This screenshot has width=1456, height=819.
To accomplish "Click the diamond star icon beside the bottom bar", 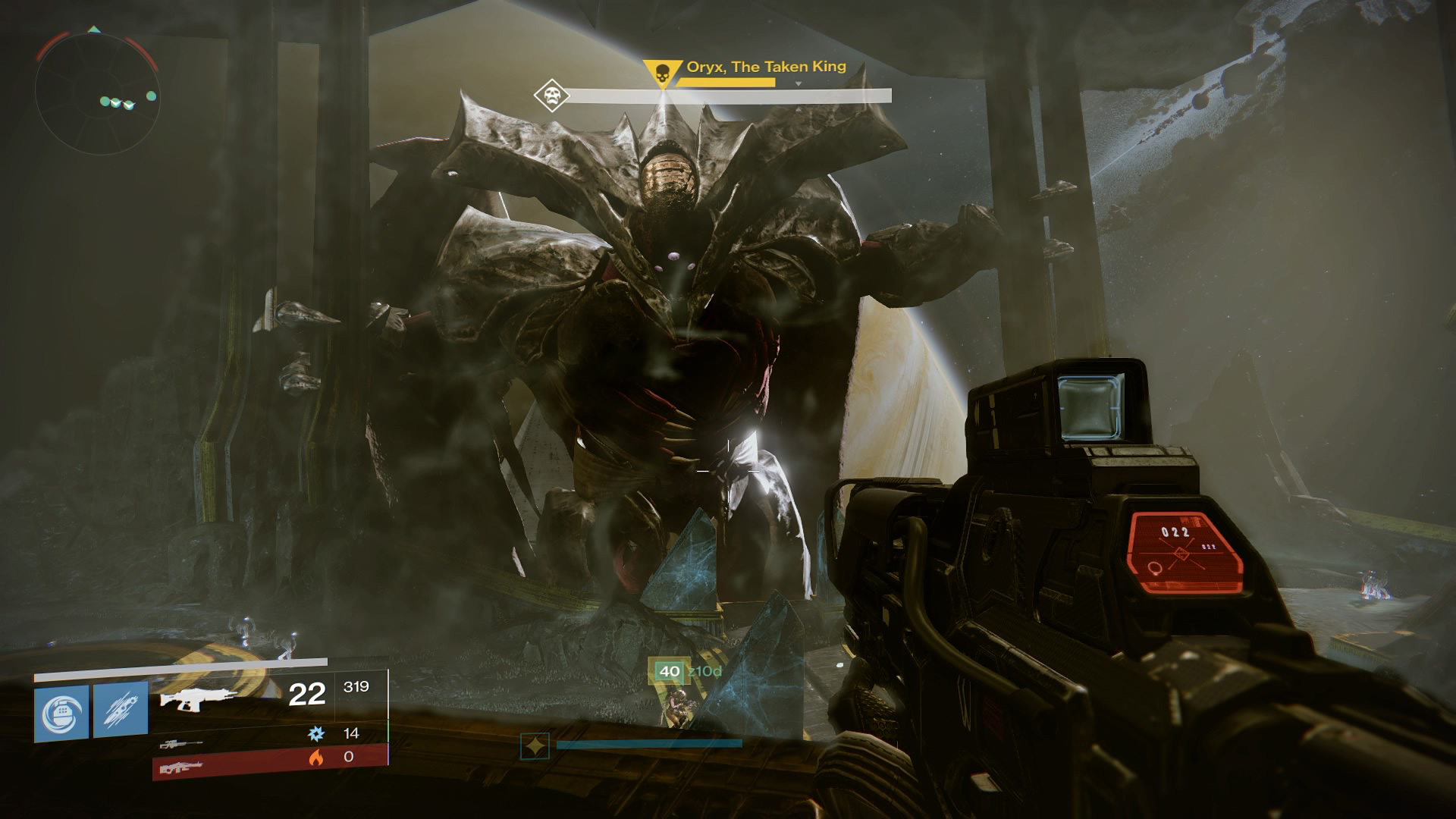I will click(535, 746).
